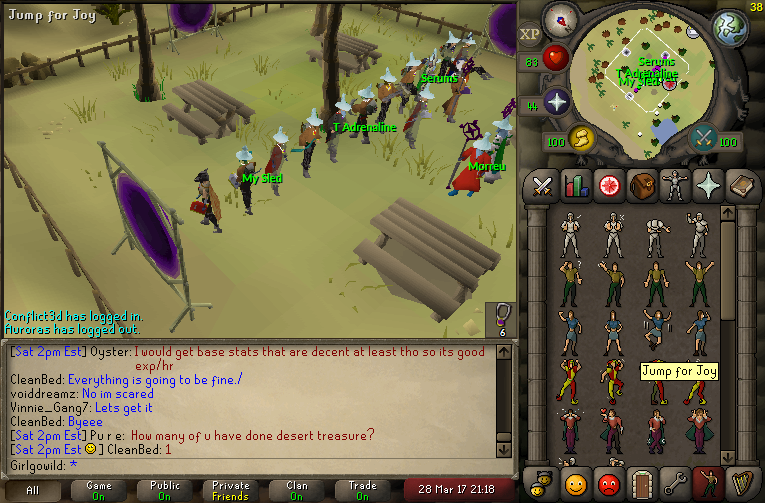Open the world map globe
The image size is (765, 503).
[x=730, y=28]
